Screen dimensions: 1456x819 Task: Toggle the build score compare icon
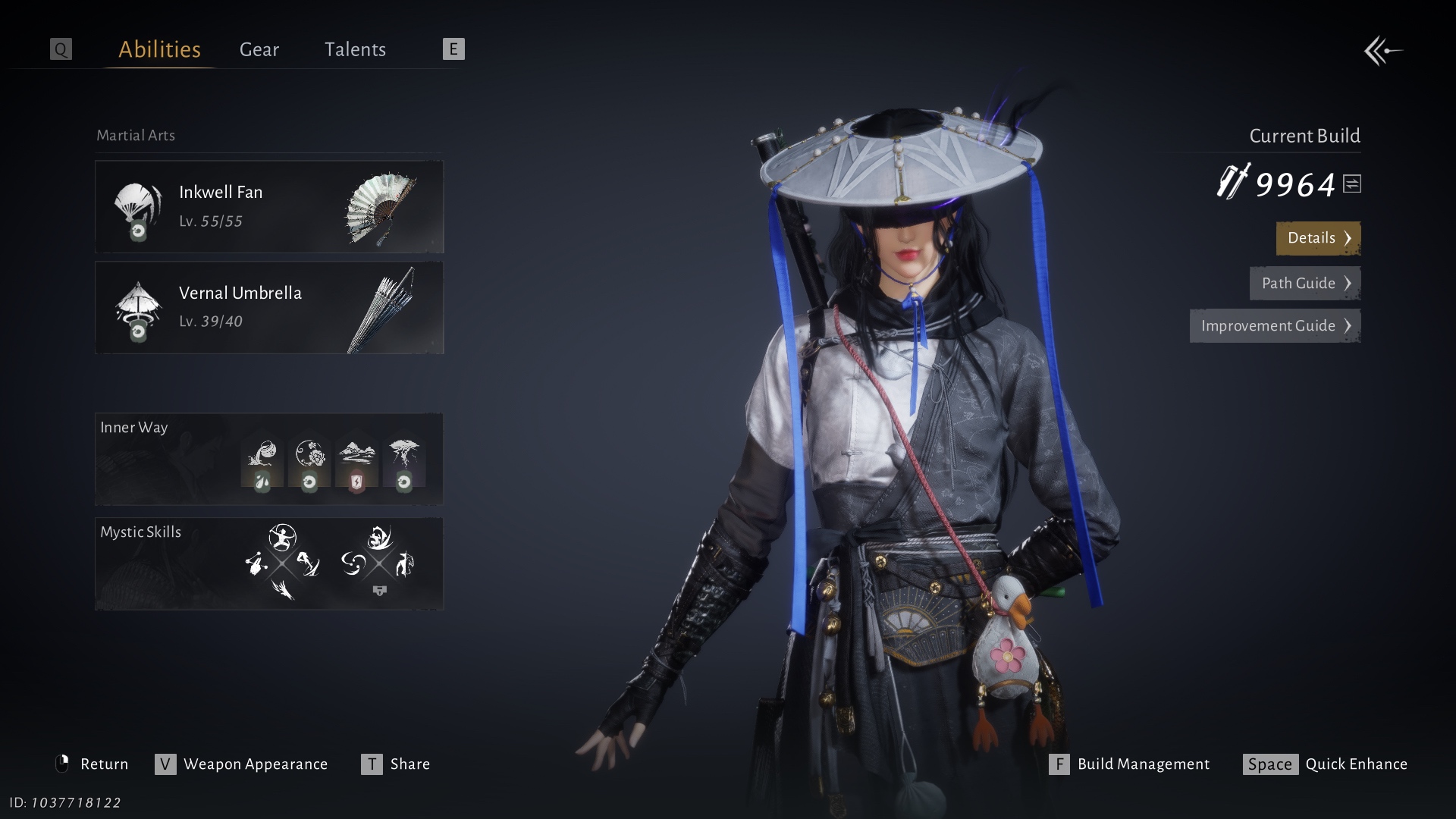[1352, 184]
